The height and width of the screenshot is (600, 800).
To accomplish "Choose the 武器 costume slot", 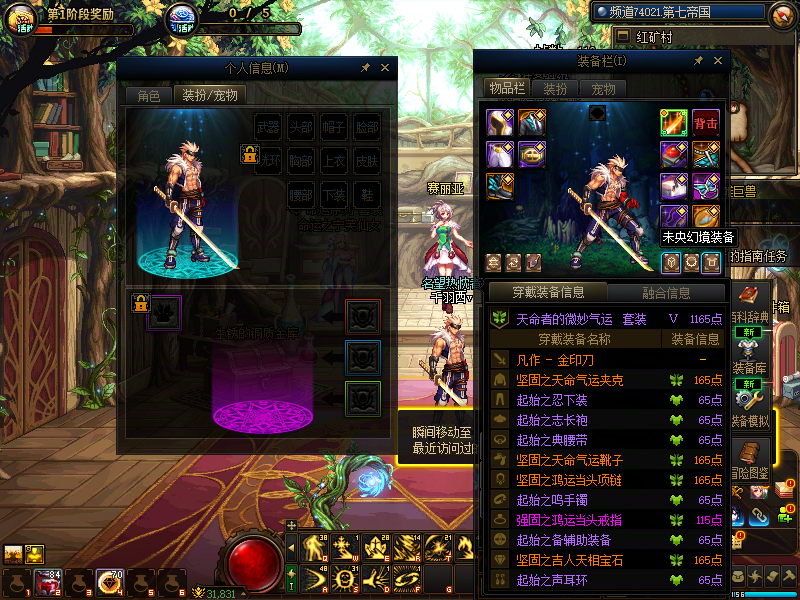I will pos(268,127).
